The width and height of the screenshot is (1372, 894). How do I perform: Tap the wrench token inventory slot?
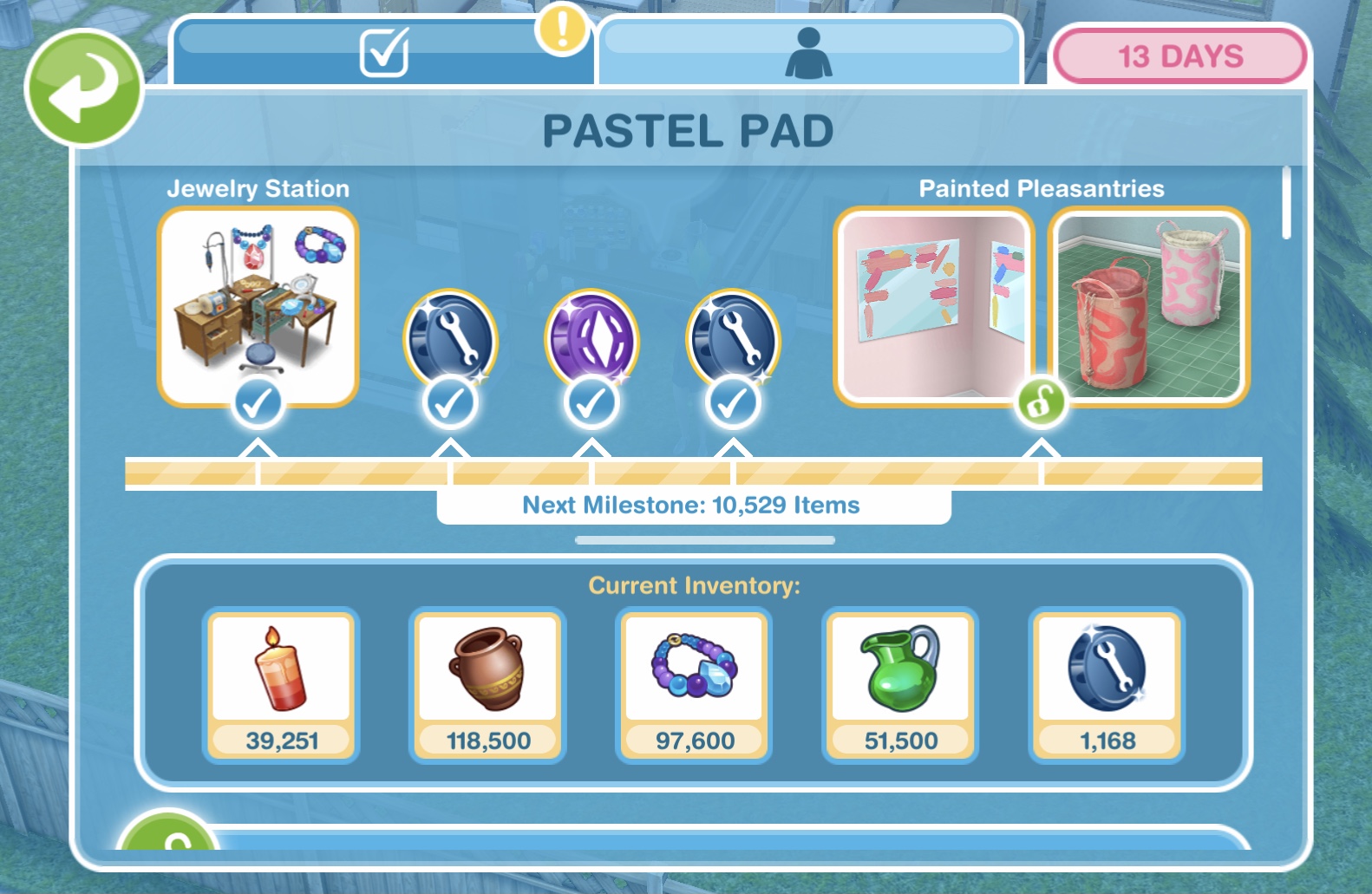tap(1107, 684)
